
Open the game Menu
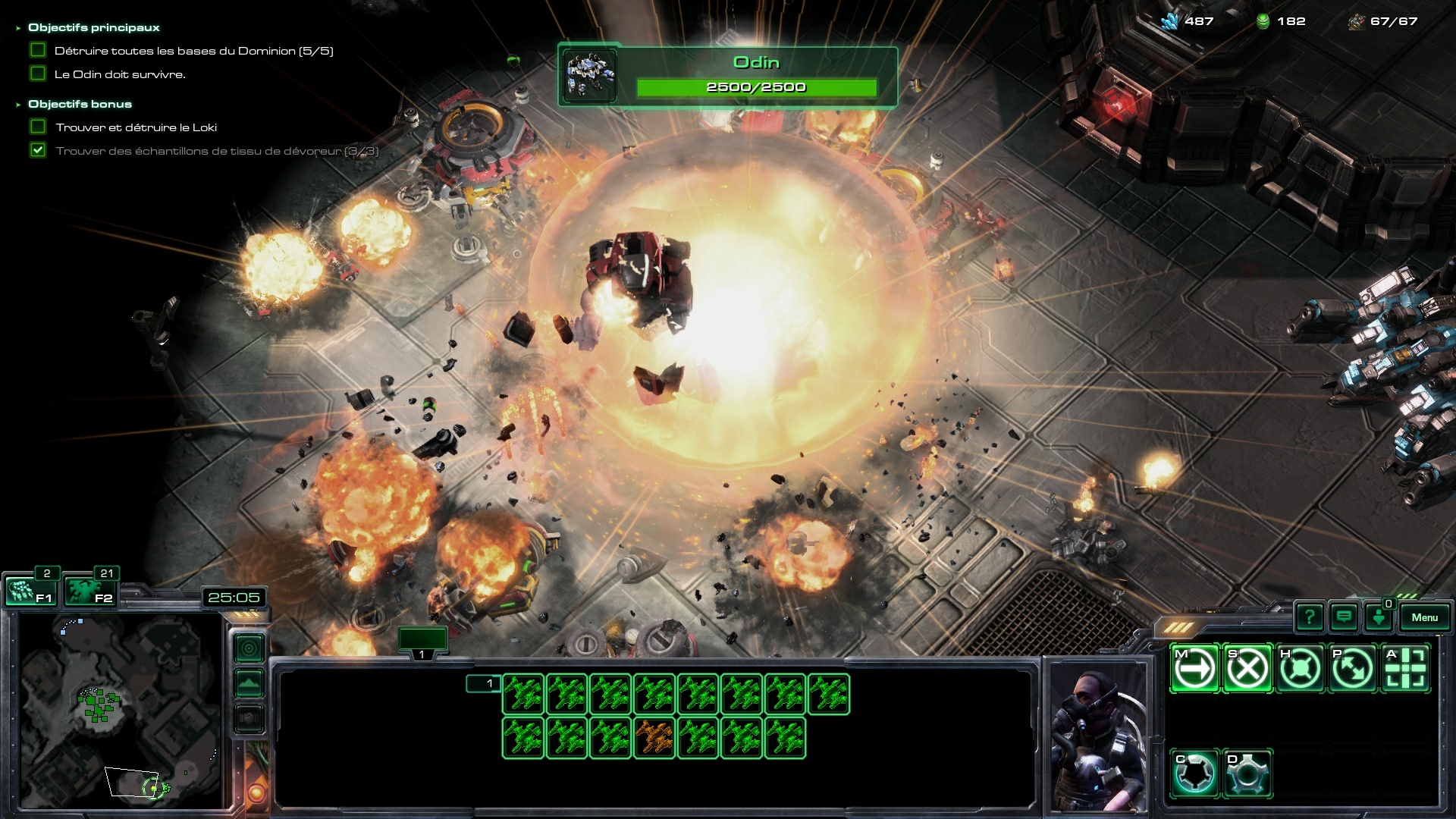coord(1424,617)
